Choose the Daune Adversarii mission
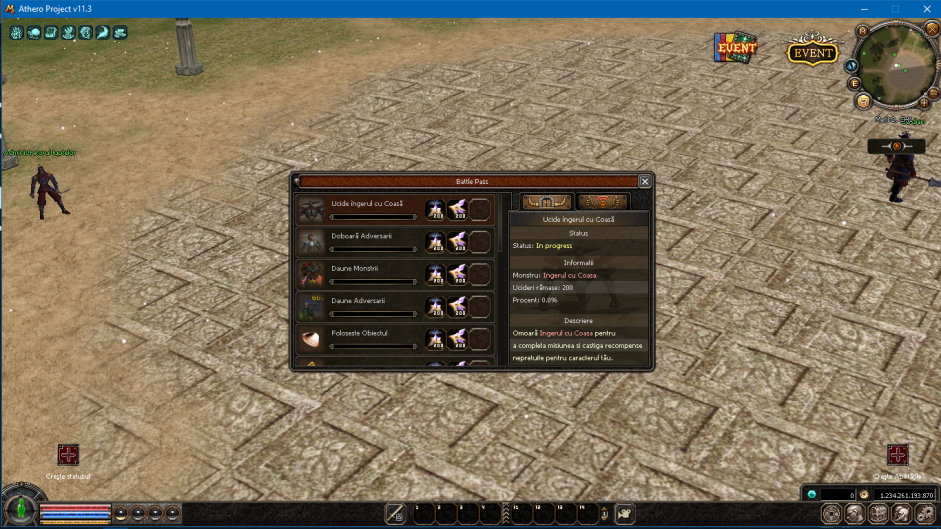The width and height of the screenshot is (941, 529). click(360, 305)
